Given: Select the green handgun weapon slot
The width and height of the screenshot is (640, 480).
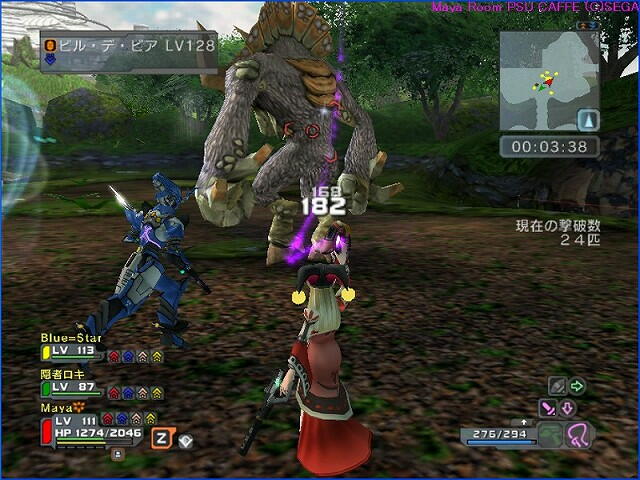Looking at the screenshot, I should tap(552, 434).
